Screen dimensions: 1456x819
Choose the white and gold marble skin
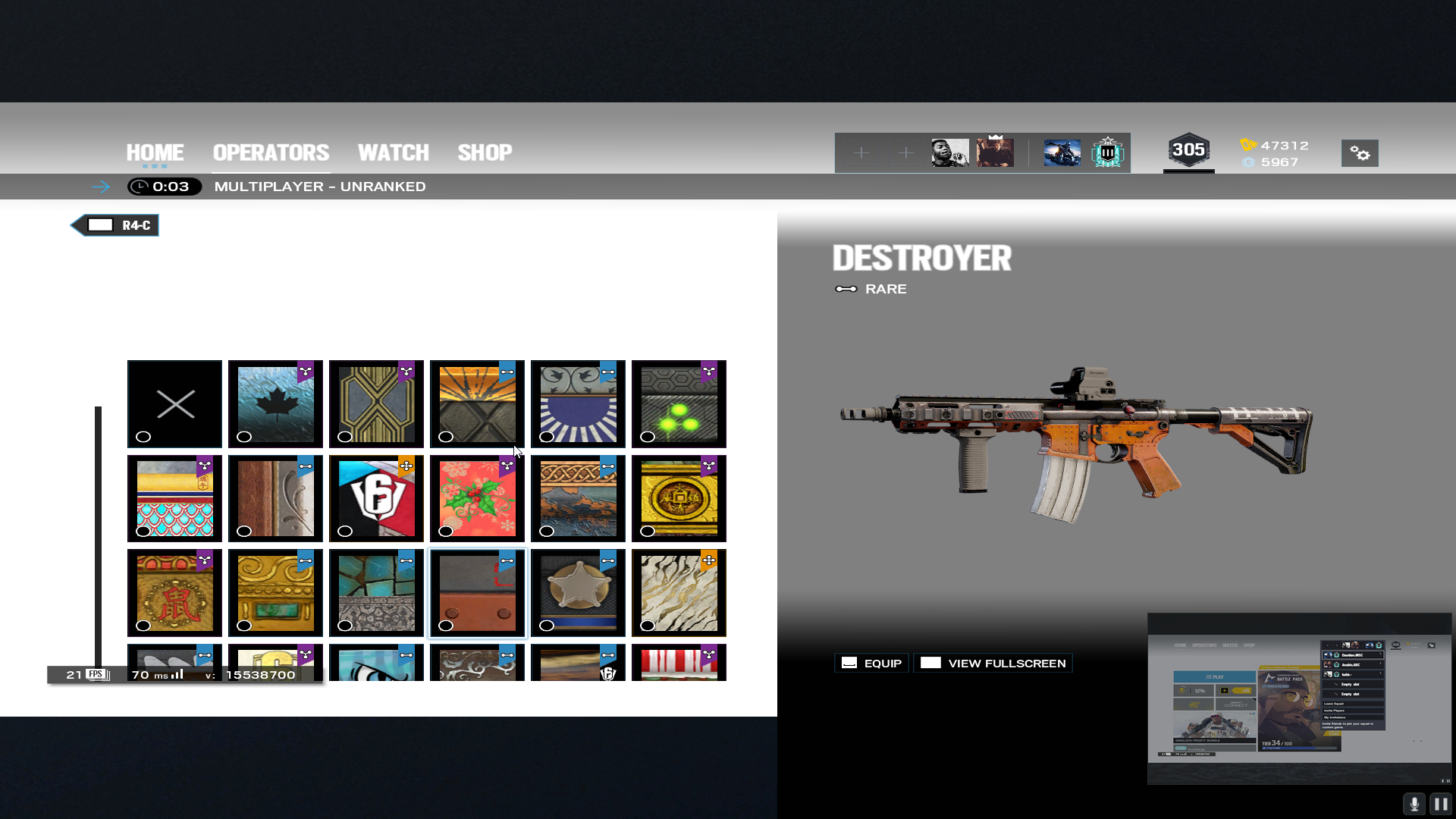[679, 593]
